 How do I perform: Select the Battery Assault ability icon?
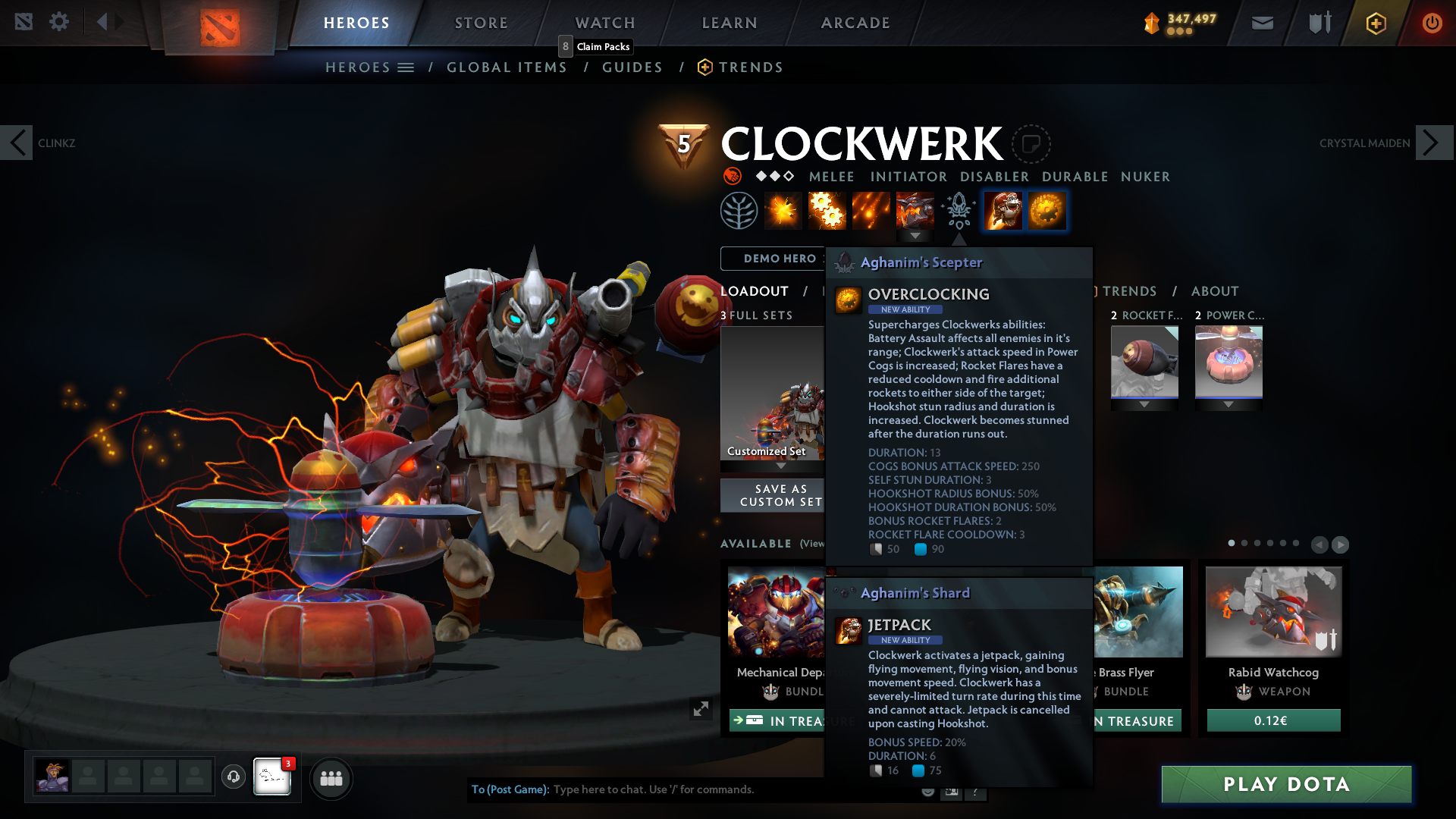782,210
